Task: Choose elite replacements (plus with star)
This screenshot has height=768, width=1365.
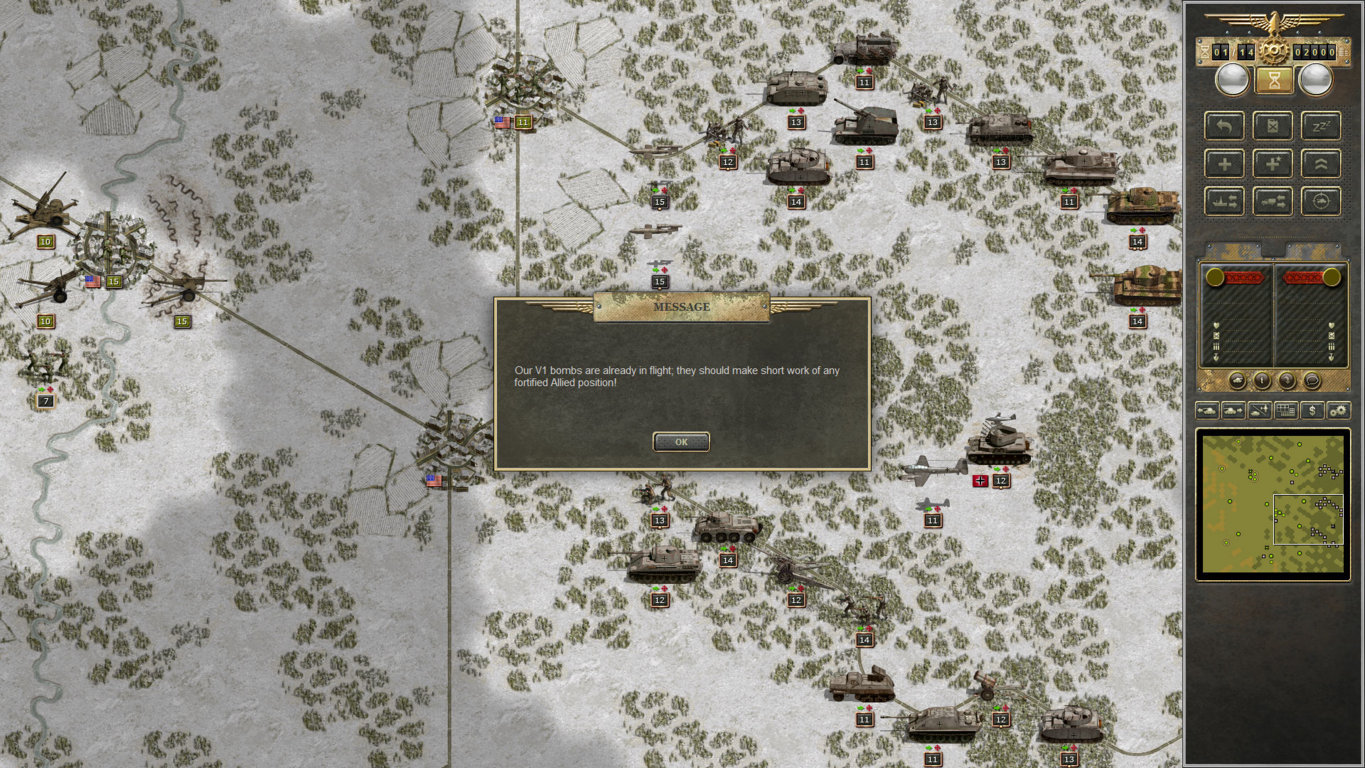Action: point(1273,163)
